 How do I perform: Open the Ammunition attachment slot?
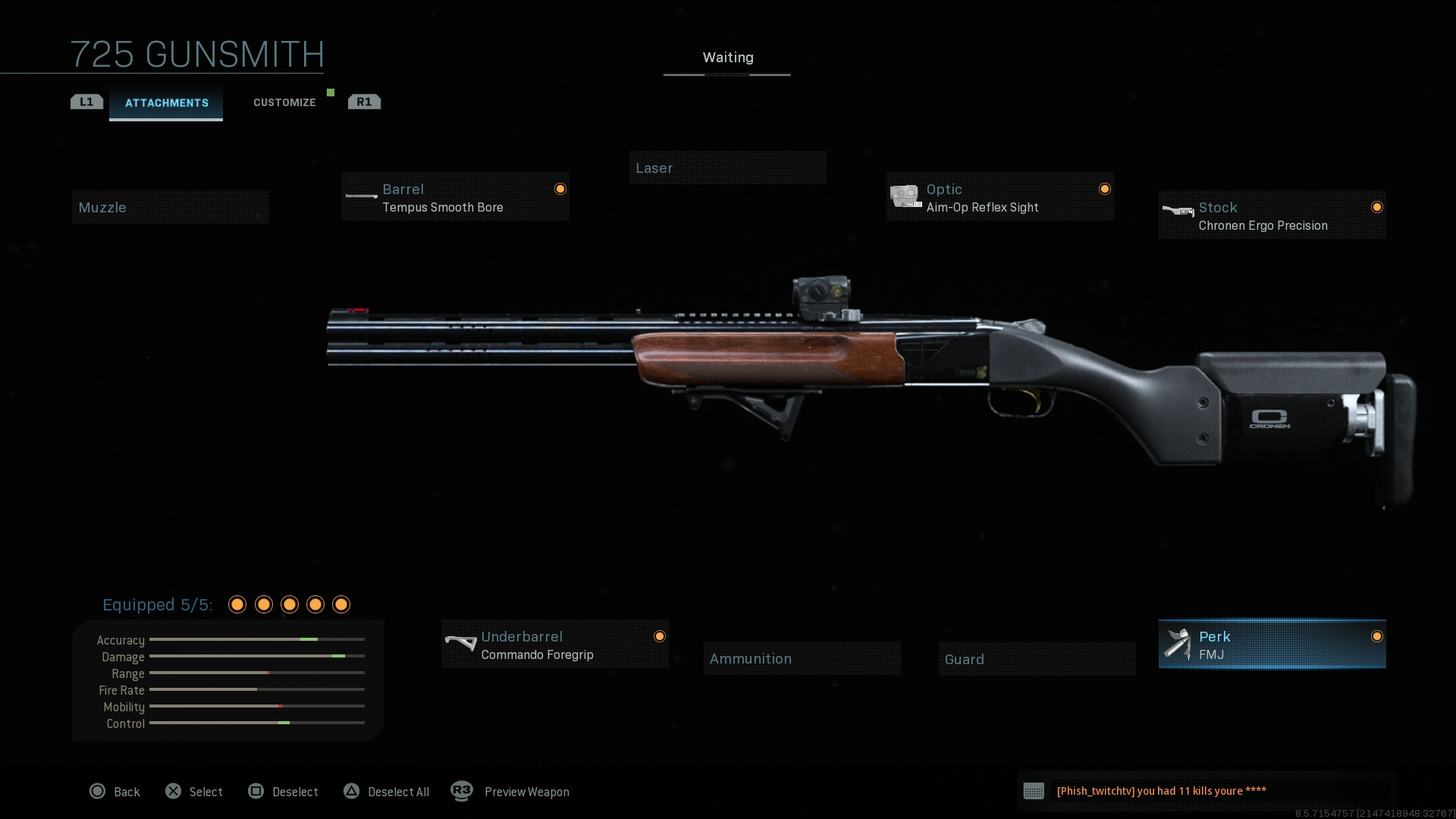[x=802, y=658]
